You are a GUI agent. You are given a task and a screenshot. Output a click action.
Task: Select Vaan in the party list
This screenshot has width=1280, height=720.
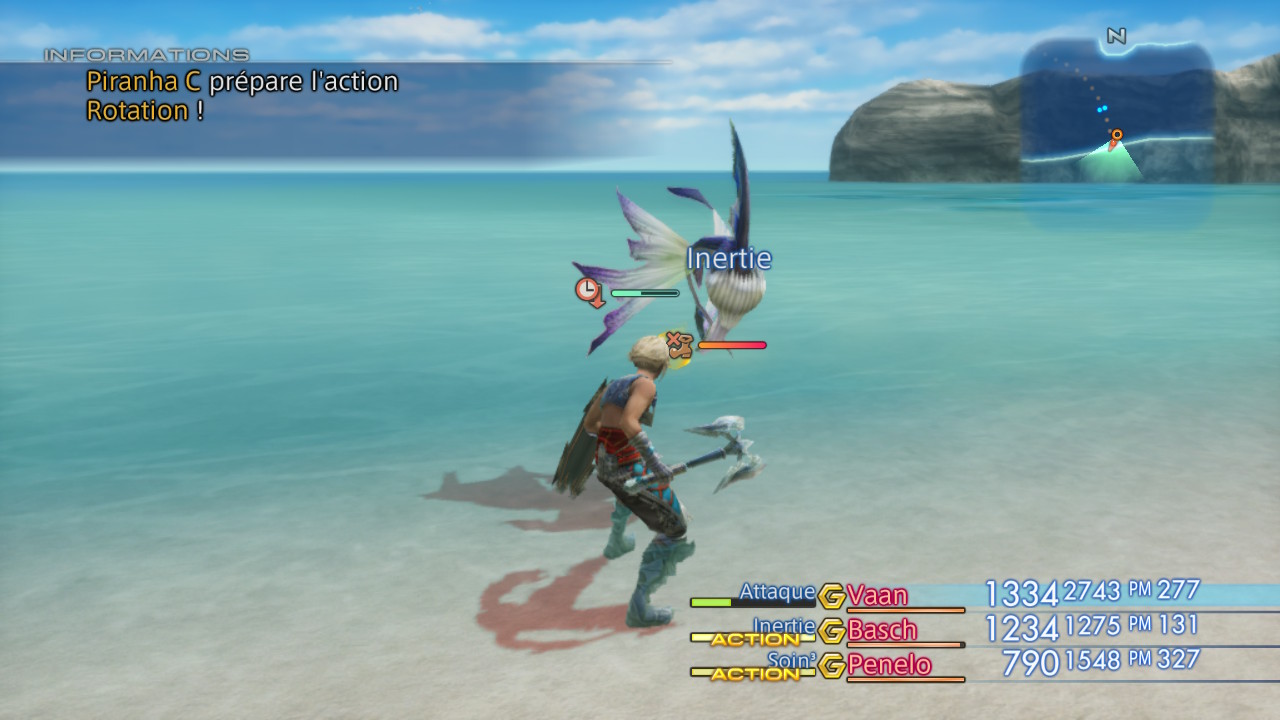[x=877, y=596]
